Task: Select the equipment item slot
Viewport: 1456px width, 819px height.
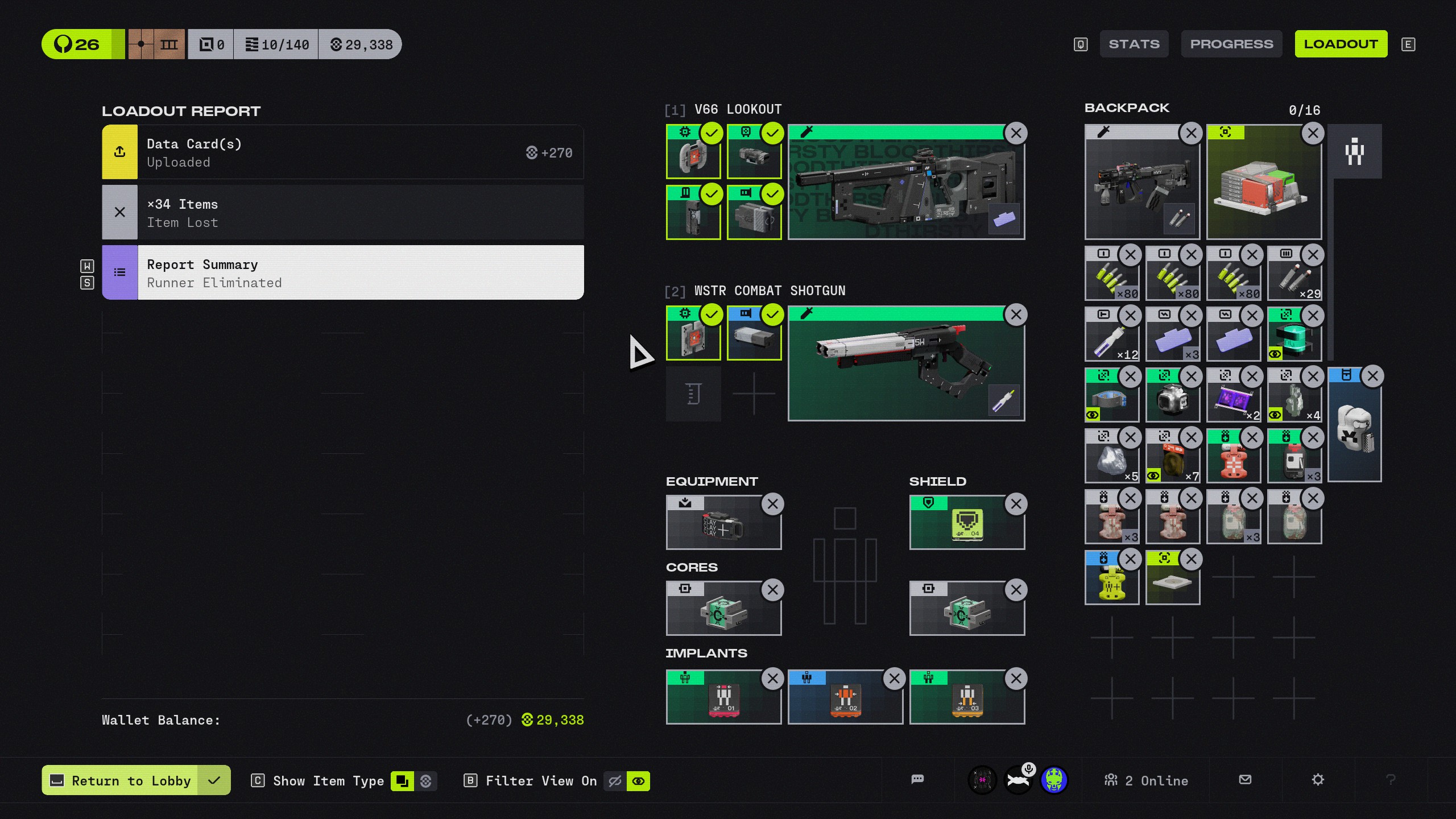Action: point(723,523)
